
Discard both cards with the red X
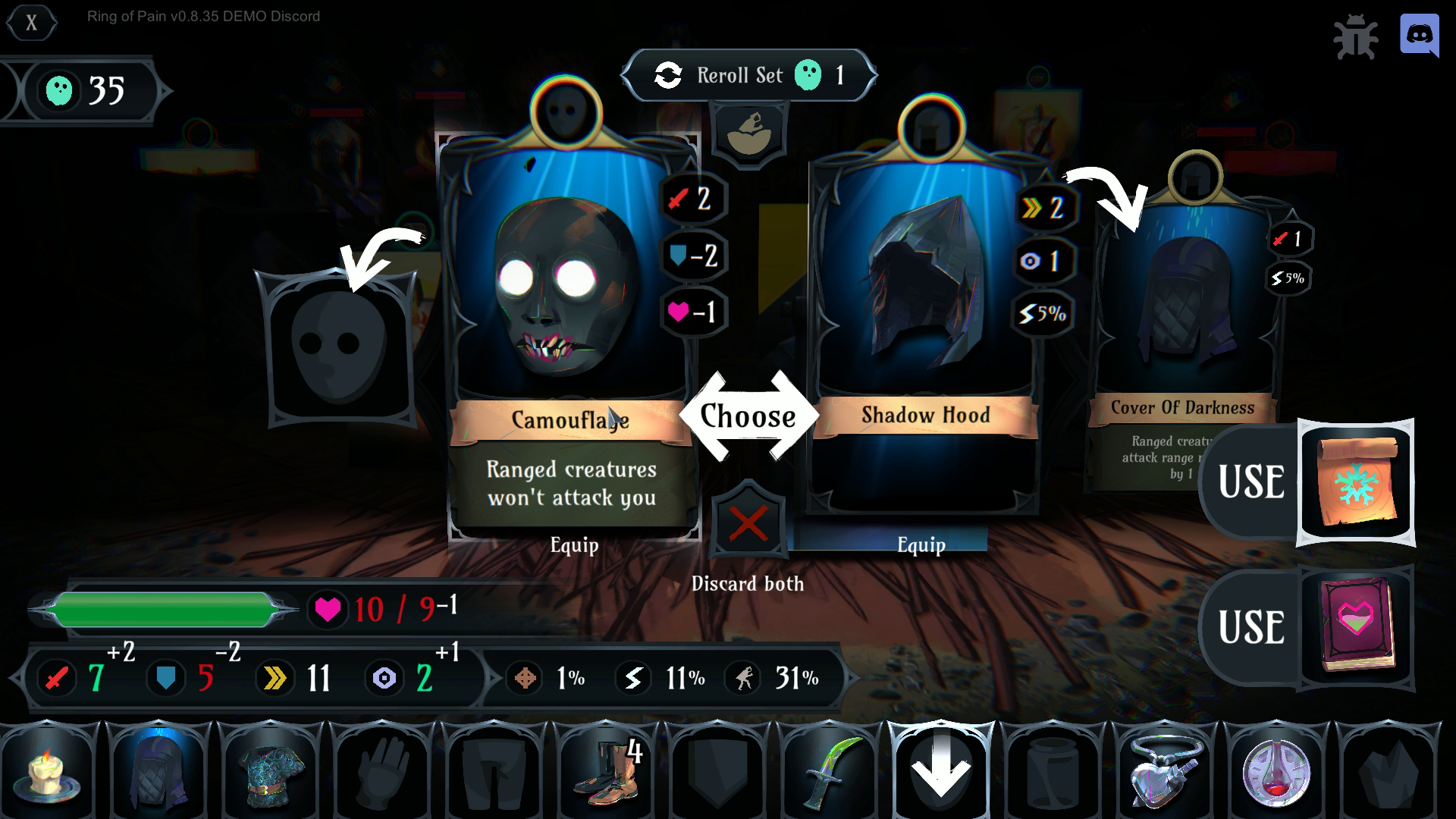tap(748, 522)
